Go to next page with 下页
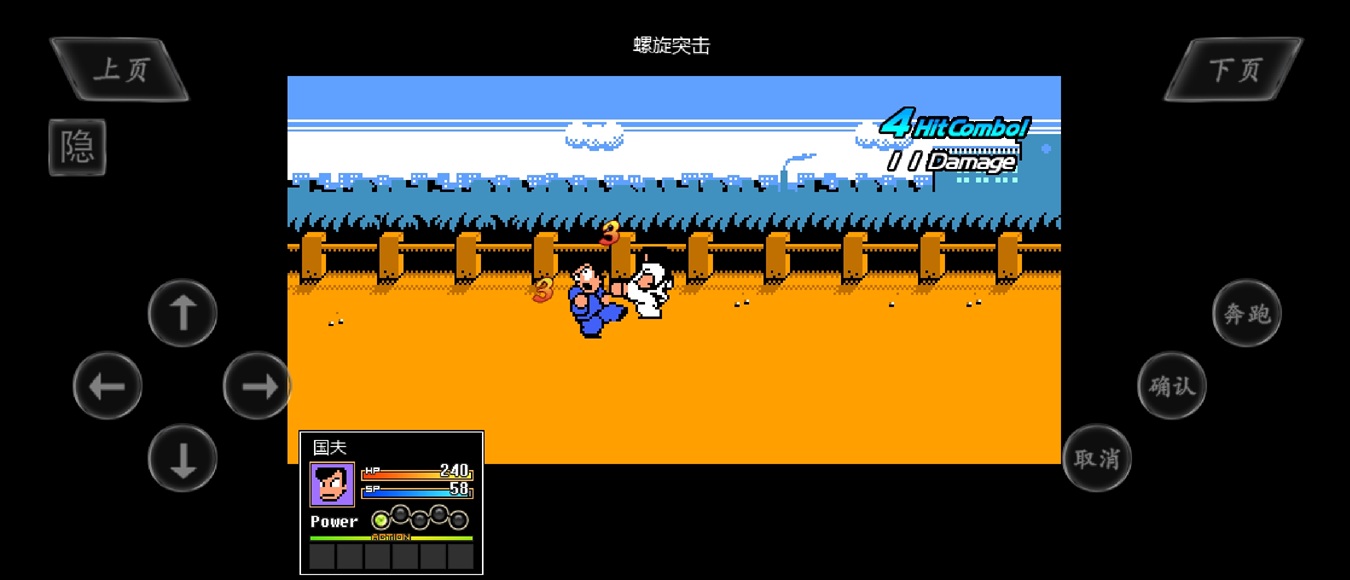 pos(1234,69)
